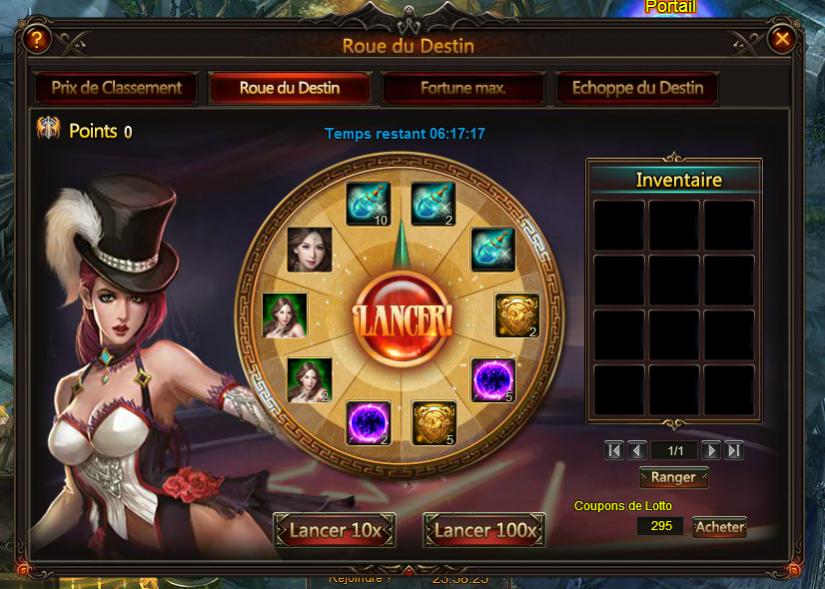825x589 pixels.
Task: Open the Fortune max. tab
Action: (463, 88)
